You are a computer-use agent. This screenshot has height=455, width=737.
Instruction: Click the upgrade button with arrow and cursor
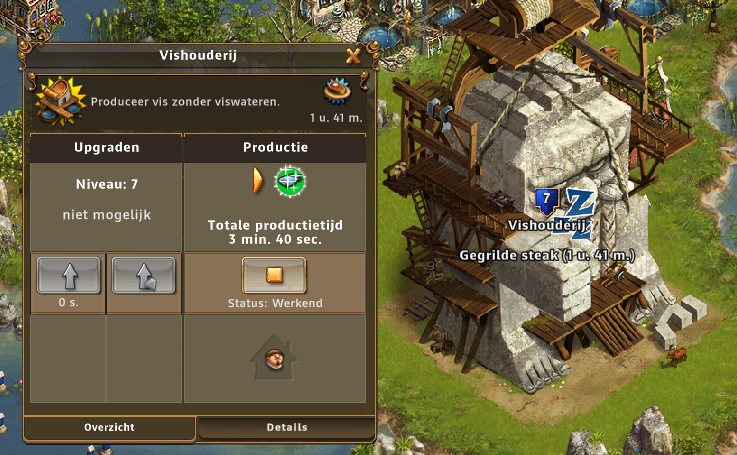point(143,275)
